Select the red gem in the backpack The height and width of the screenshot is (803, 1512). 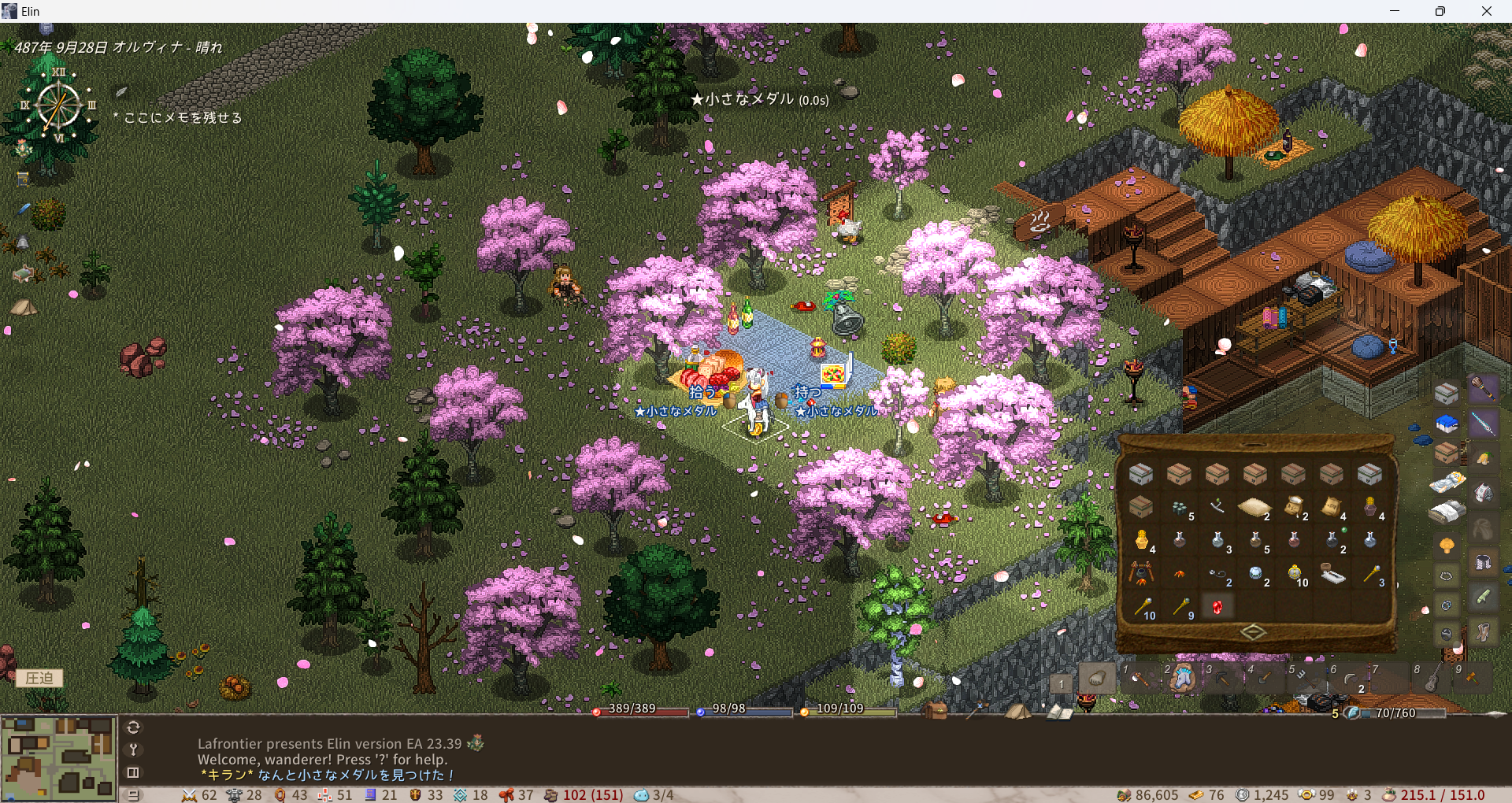(x=1217, y=607)
